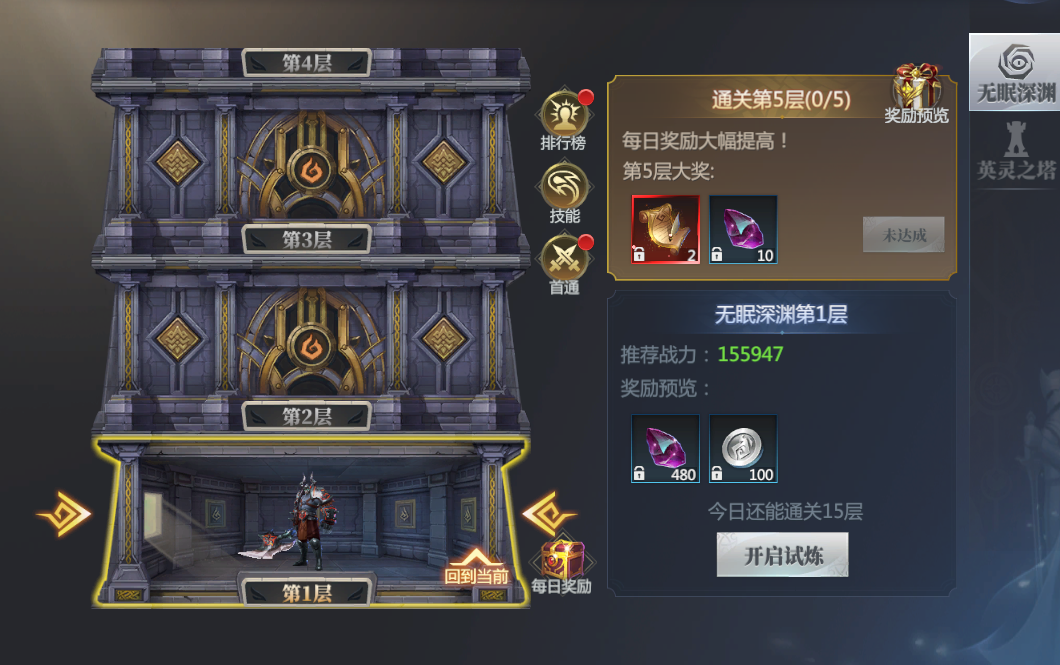The image size is (1060, 665).
Task: Inspect the purple crystal reward with 10
Action: [x=743, y=229]
